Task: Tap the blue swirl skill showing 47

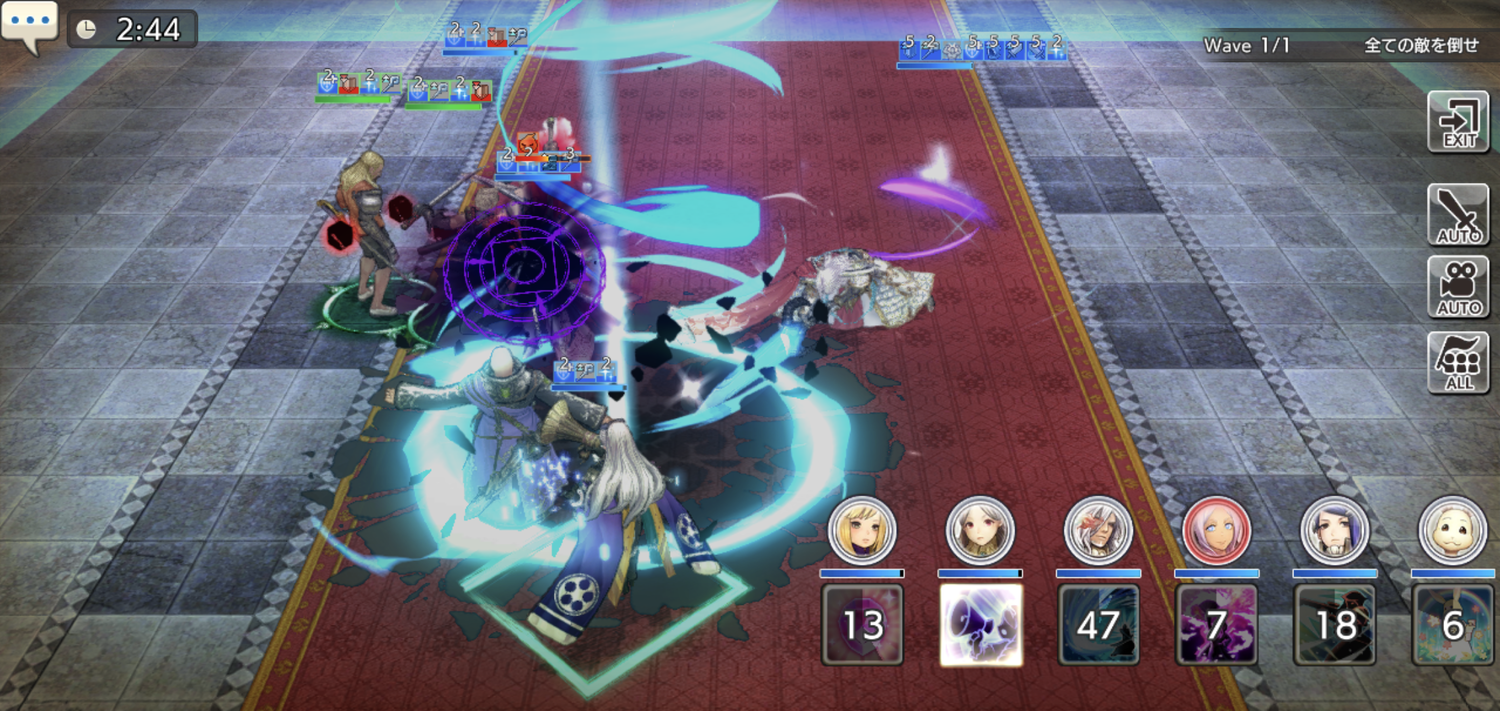Action: click(x=1098, y=625)
